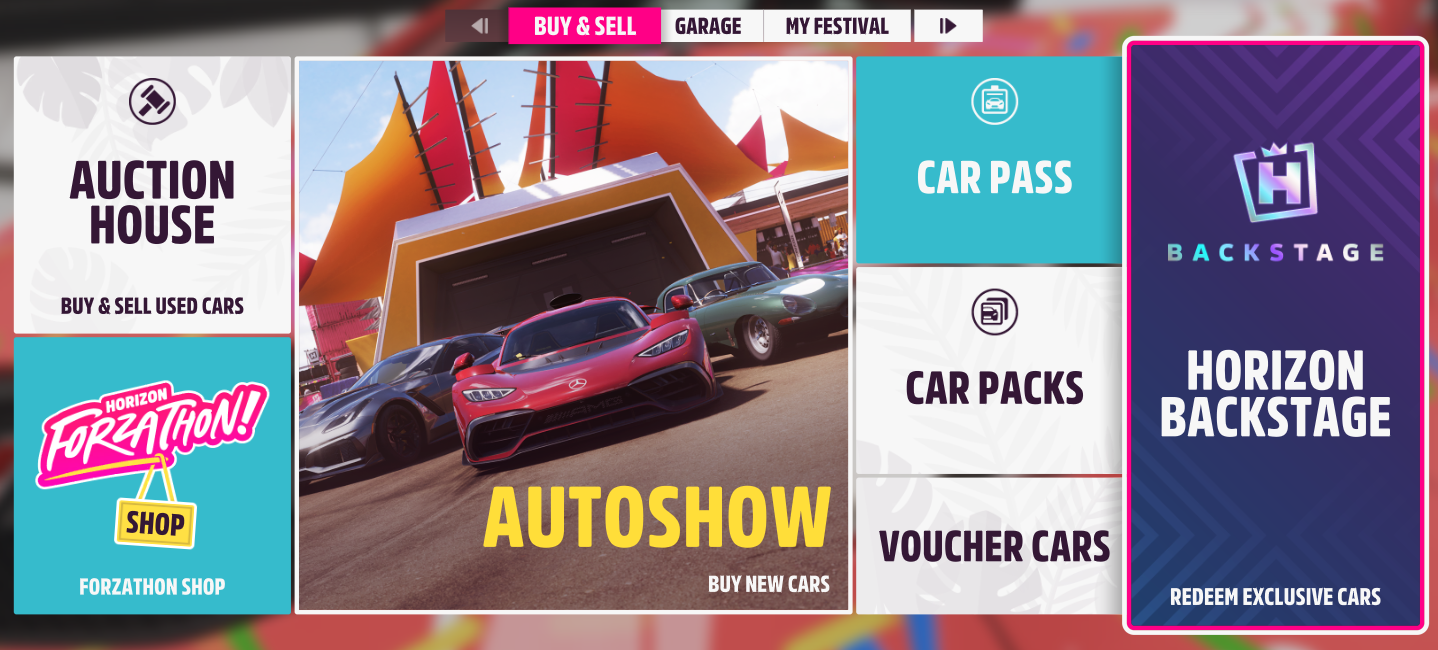Choose Horizon Backstage to redeem exclusive cars

coord(1275,335)
